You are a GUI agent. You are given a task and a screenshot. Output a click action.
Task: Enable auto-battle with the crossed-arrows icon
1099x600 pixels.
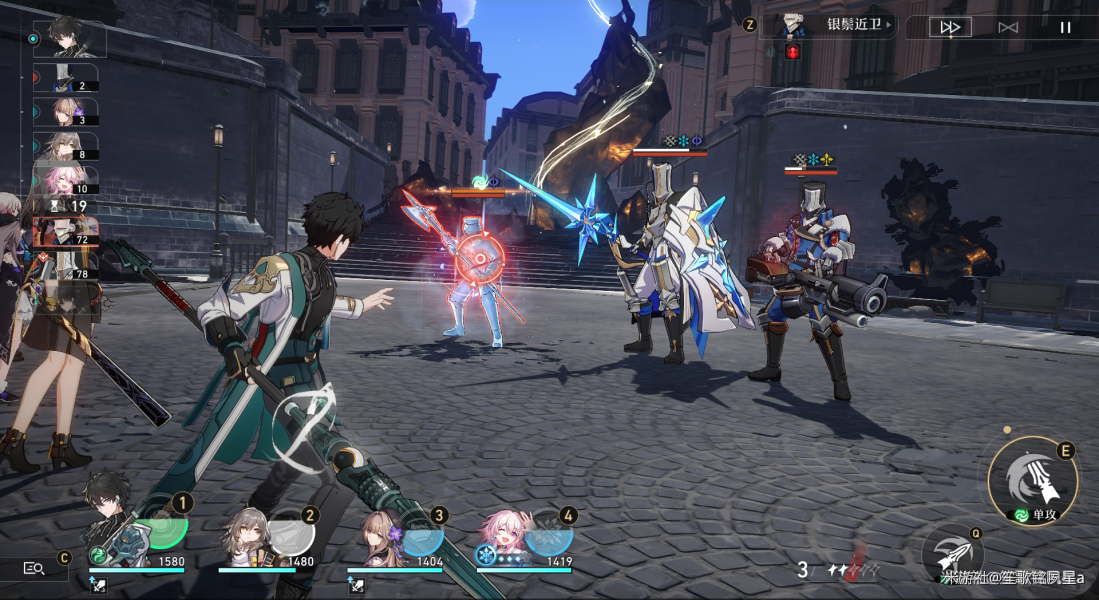1008,27
